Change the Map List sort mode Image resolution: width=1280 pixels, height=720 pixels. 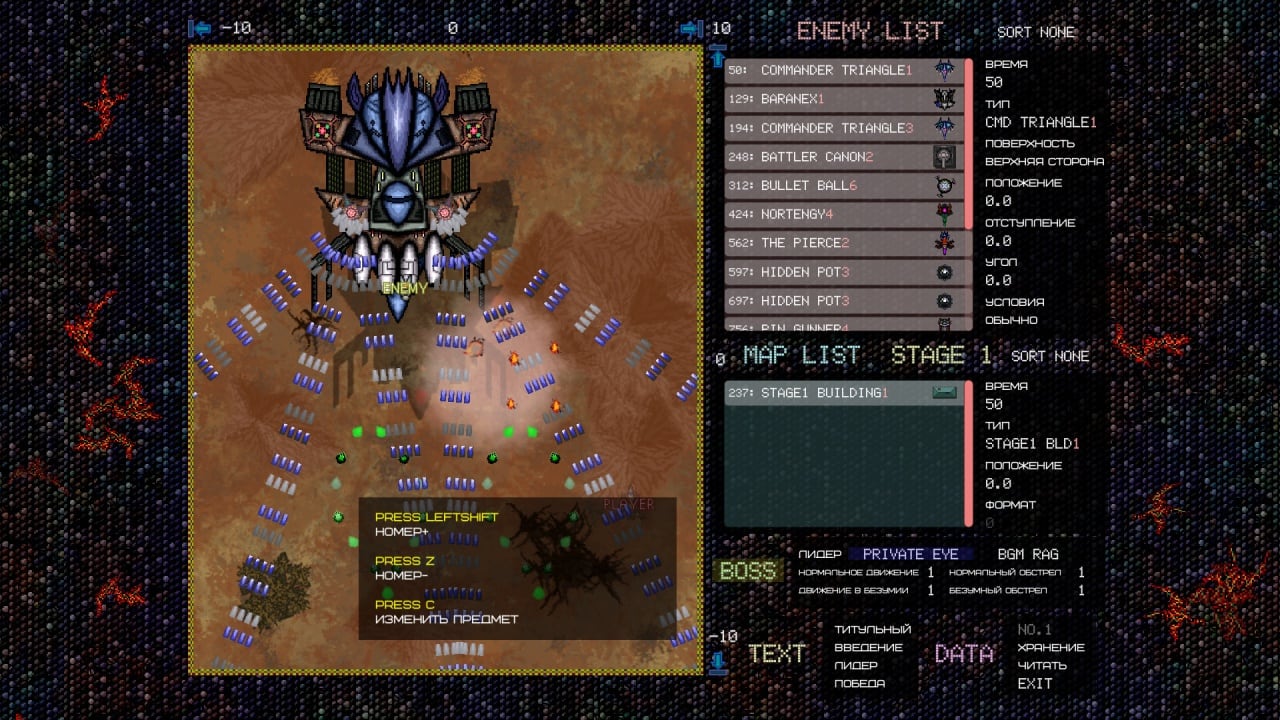click(x=1050, y=356)
